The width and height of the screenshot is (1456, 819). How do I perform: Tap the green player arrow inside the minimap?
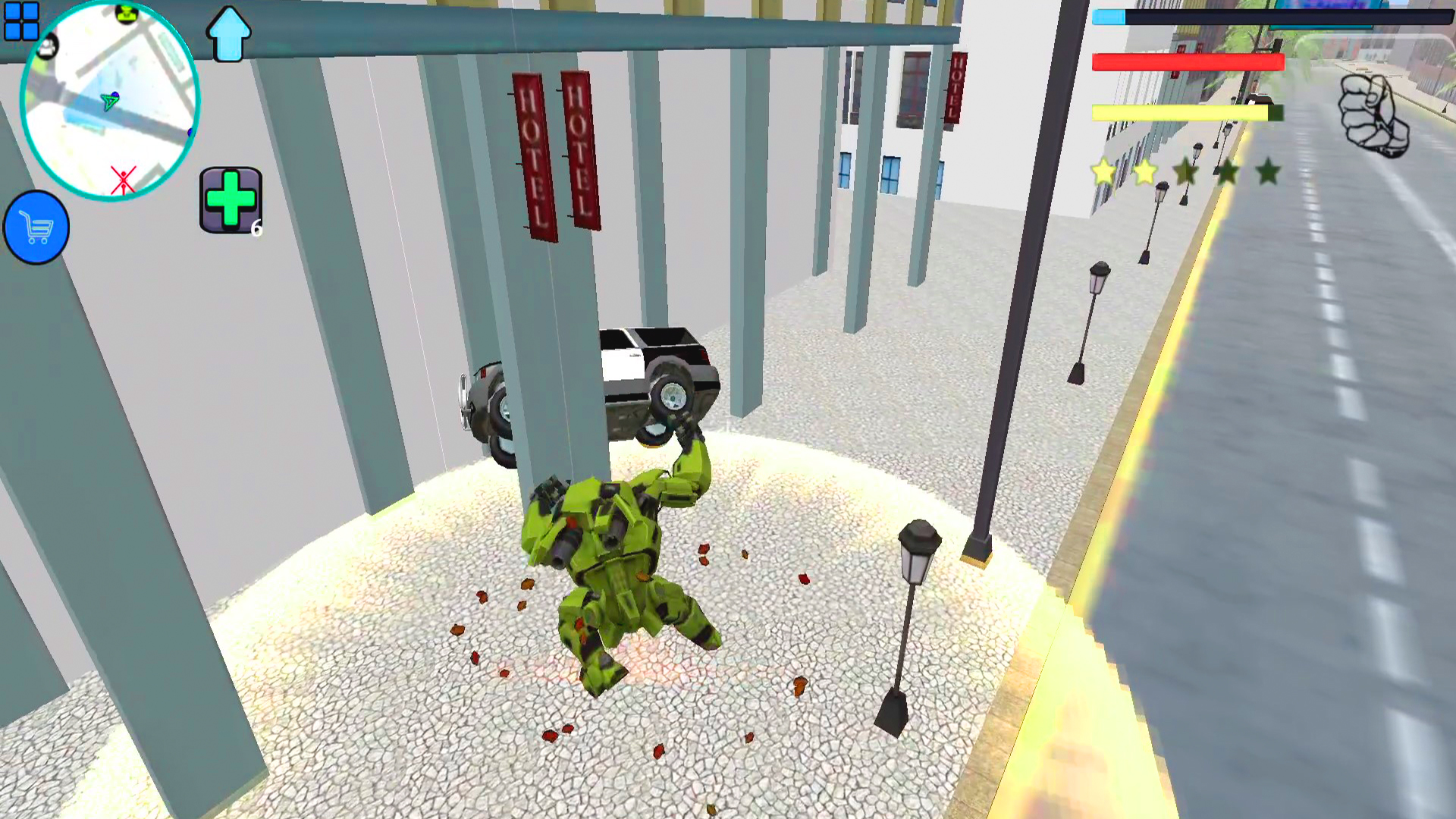pos(111,102)
